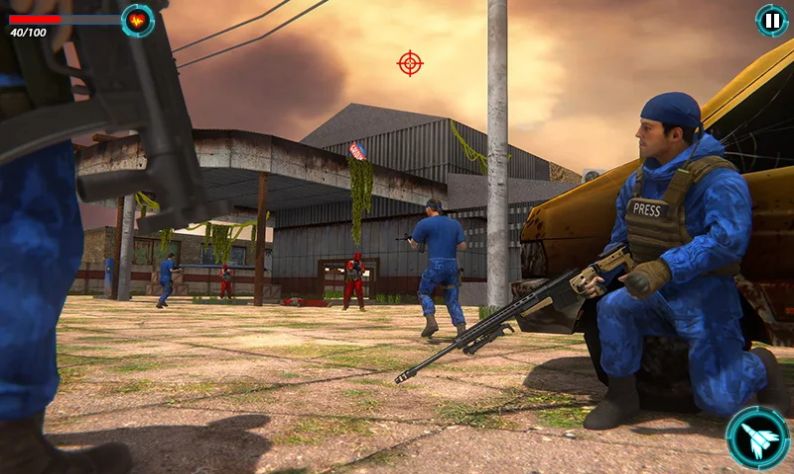Tap the explosion icon beside the health bar
Image resolution: width=794 pixels, height=474 pixels.
[x=138, y=20]
